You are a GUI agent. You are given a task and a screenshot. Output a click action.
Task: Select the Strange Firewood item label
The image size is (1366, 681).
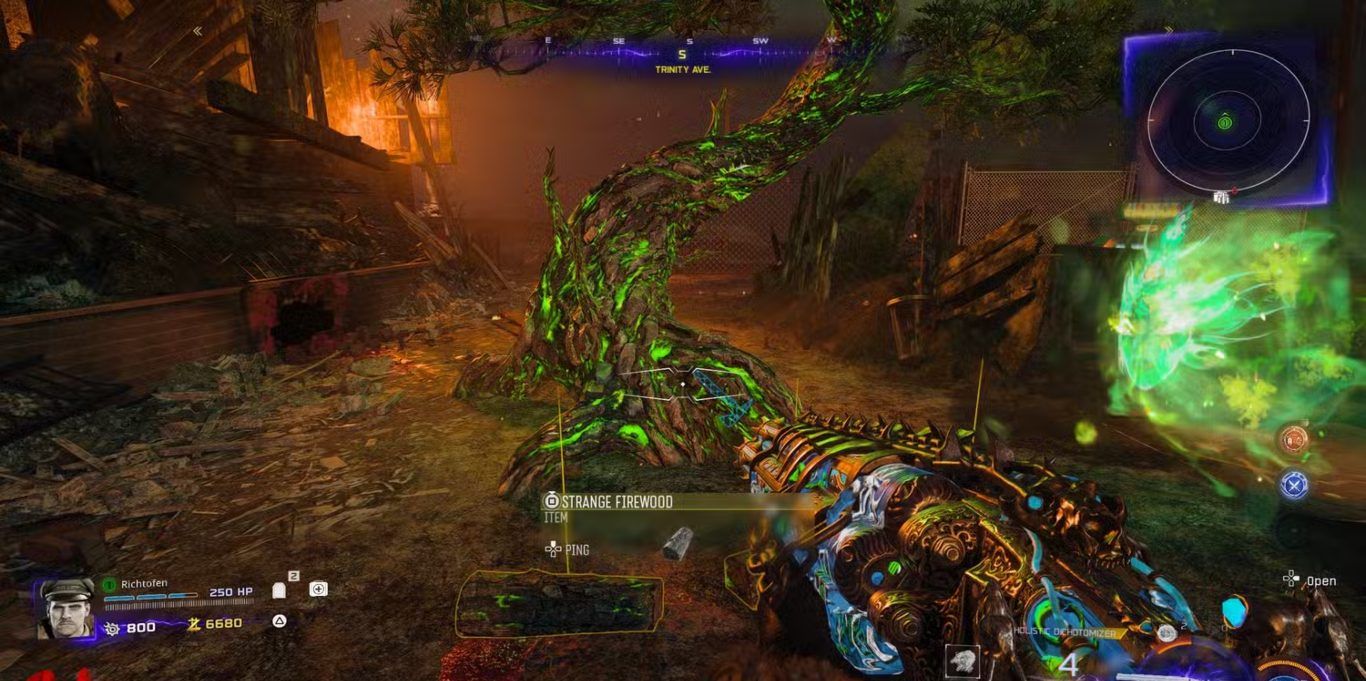616,502
